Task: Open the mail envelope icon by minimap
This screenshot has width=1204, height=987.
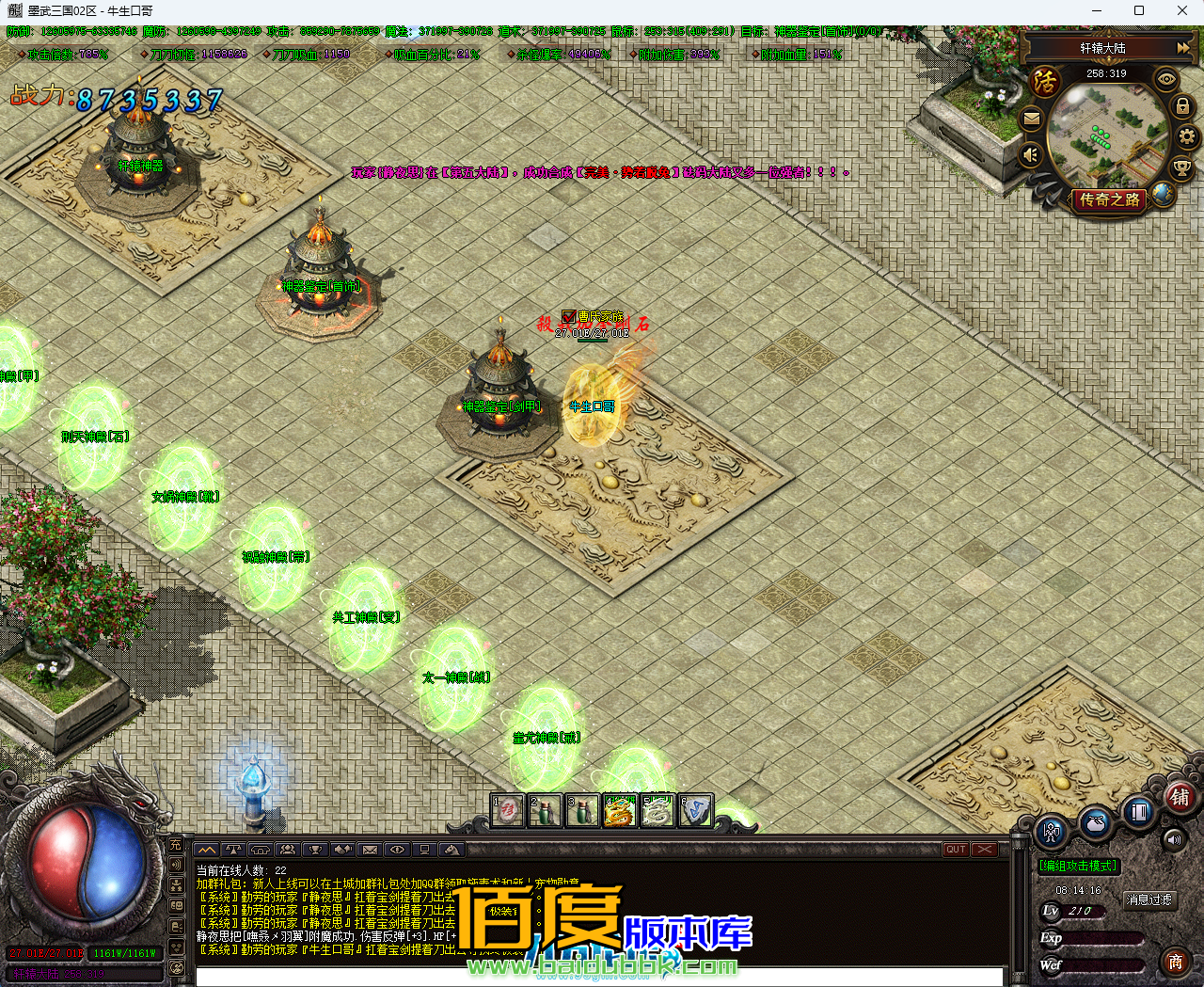Action: pos(1032,119)
